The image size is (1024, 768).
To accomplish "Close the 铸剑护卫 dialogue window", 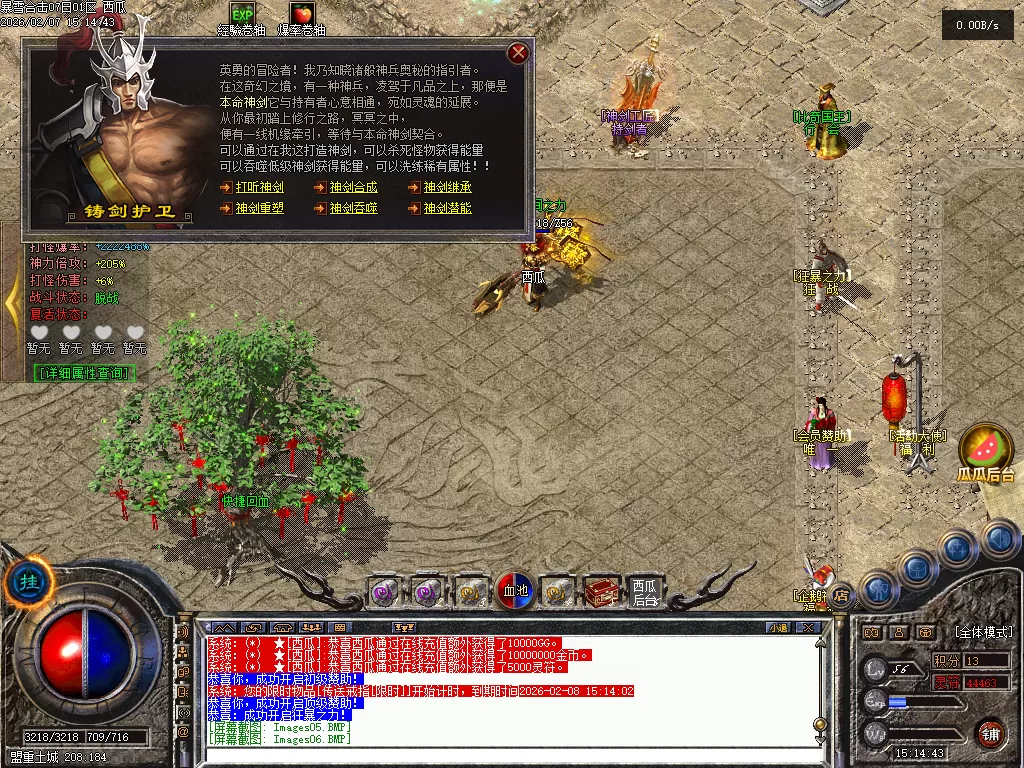I will click(517, 53).
